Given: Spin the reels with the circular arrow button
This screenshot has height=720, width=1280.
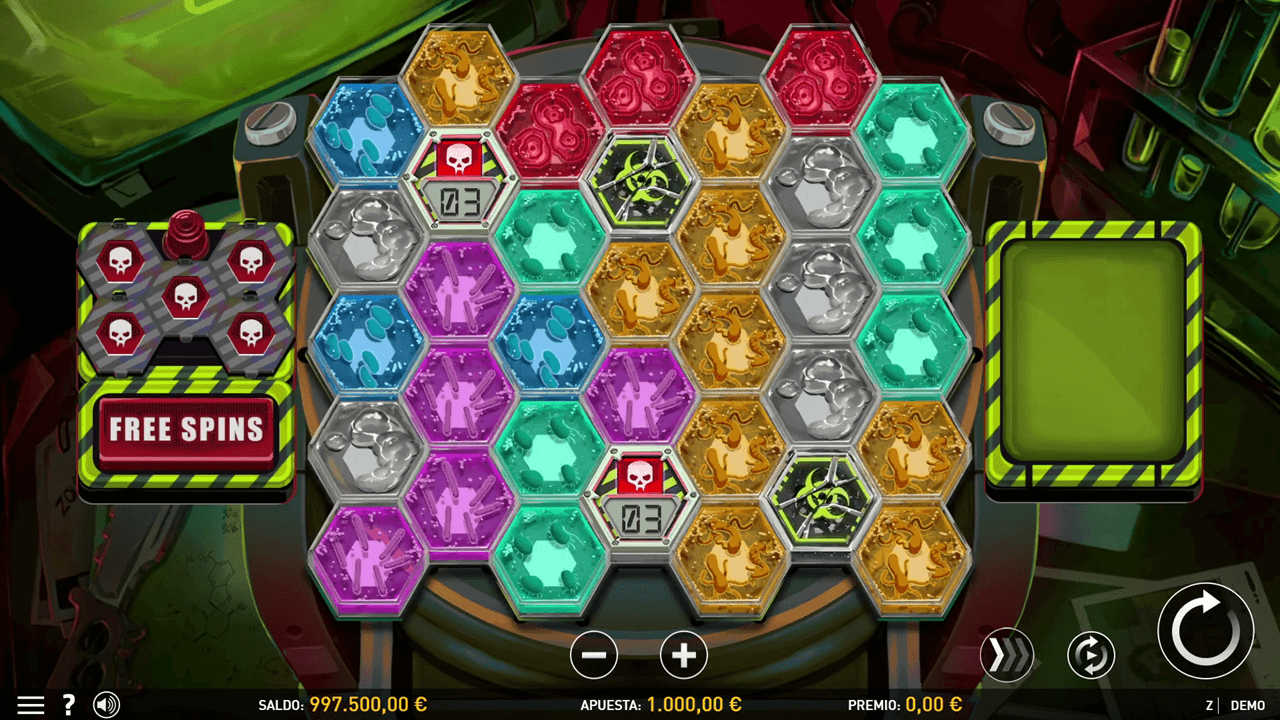Looking at the screenshot, I should (1205, 631).
